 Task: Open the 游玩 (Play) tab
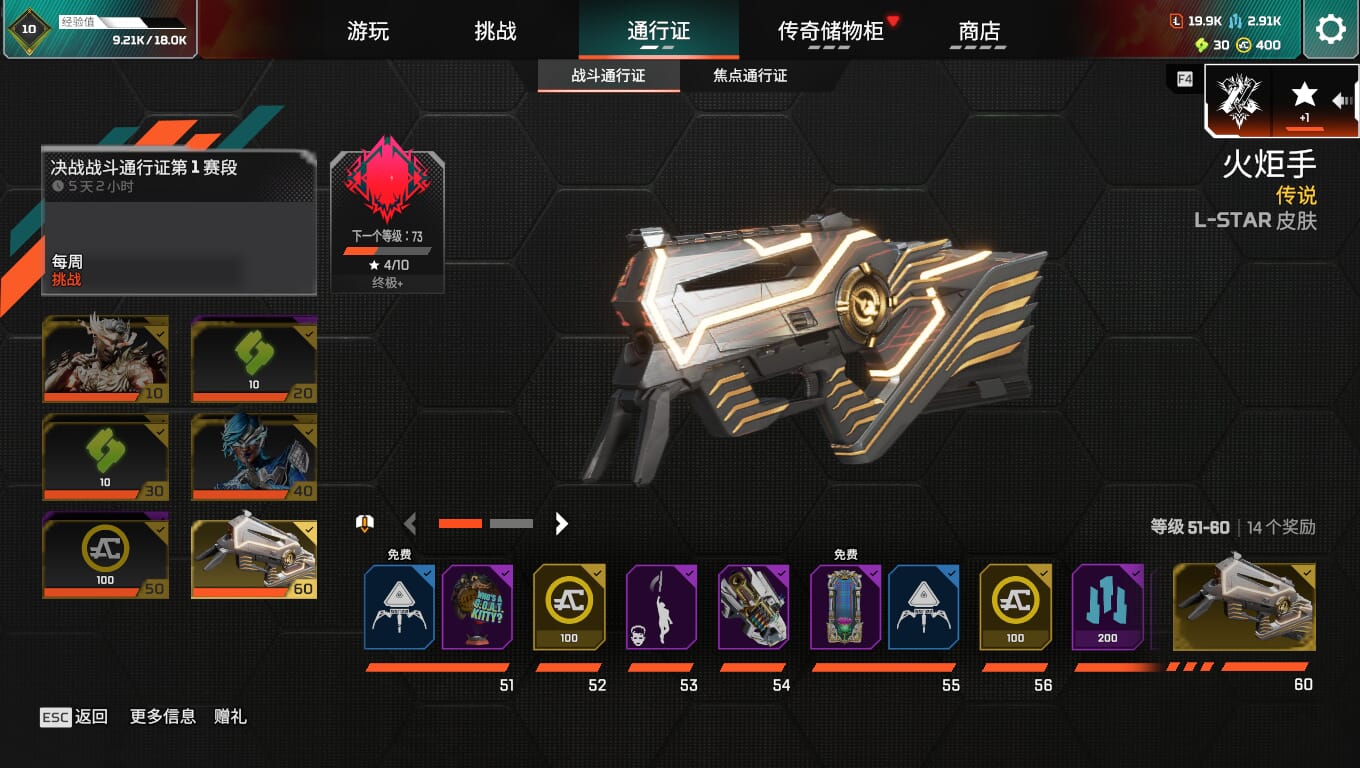(x=368, y=31)
